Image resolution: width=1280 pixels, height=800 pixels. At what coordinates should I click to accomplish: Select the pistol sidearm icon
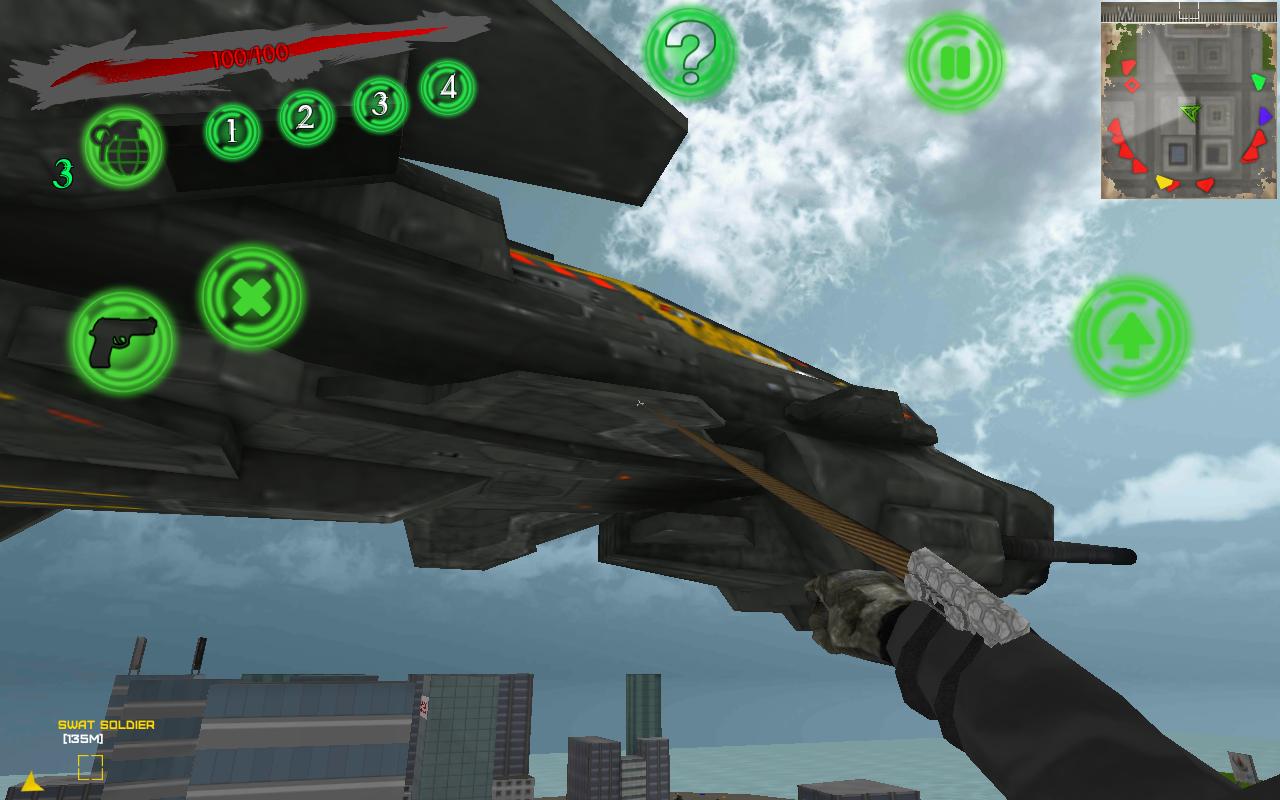[x=124, y=340]
